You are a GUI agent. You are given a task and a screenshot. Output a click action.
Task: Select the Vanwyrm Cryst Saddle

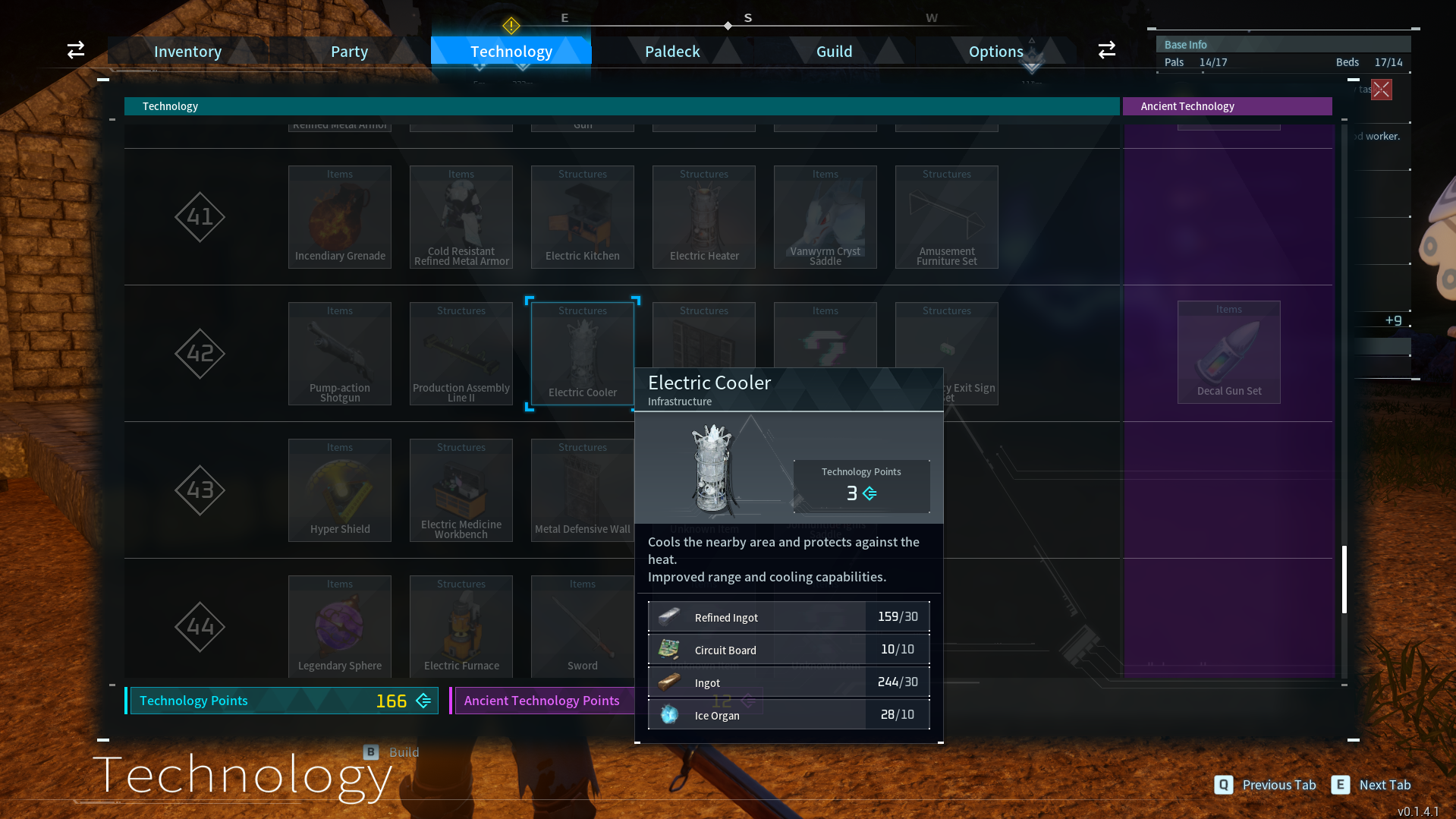[x=825, y=216]
